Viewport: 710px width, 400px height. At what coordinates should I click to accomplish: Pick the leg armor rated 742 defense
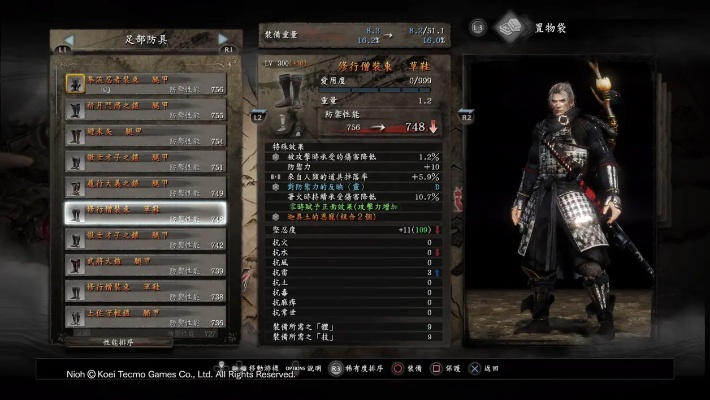(x=147, y=238)
